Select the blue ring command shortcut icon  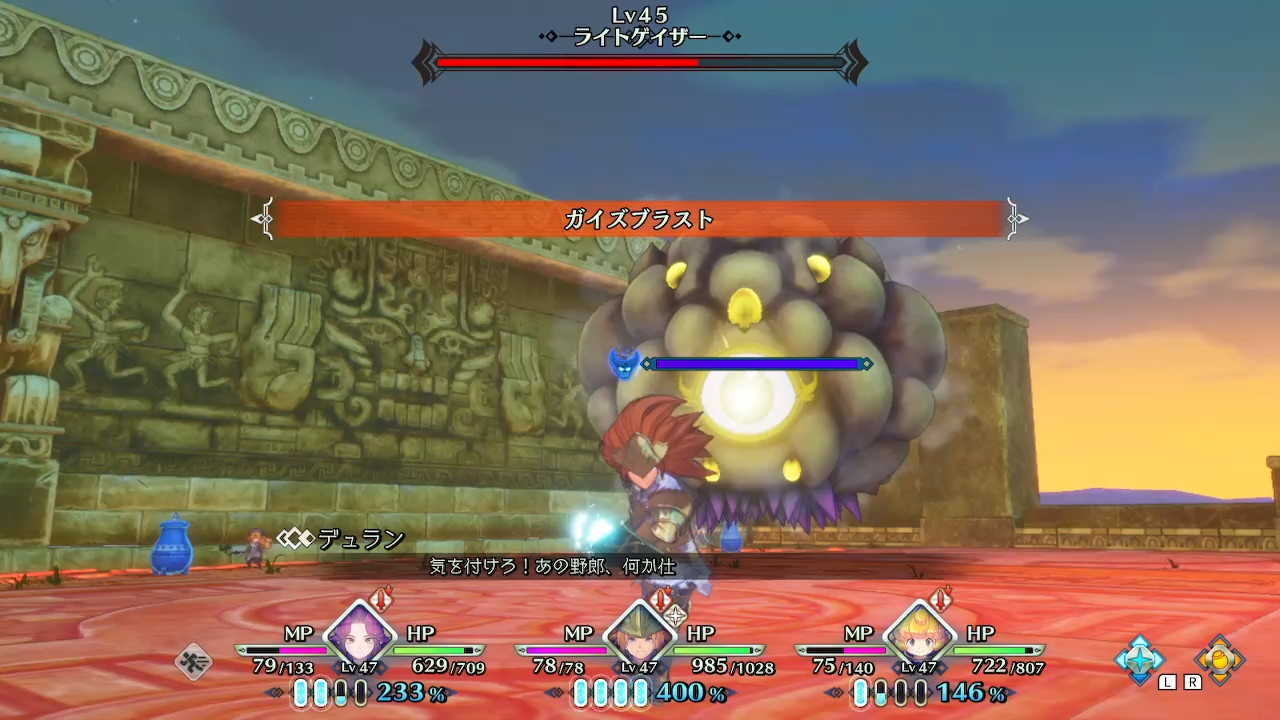point(1140,660)
